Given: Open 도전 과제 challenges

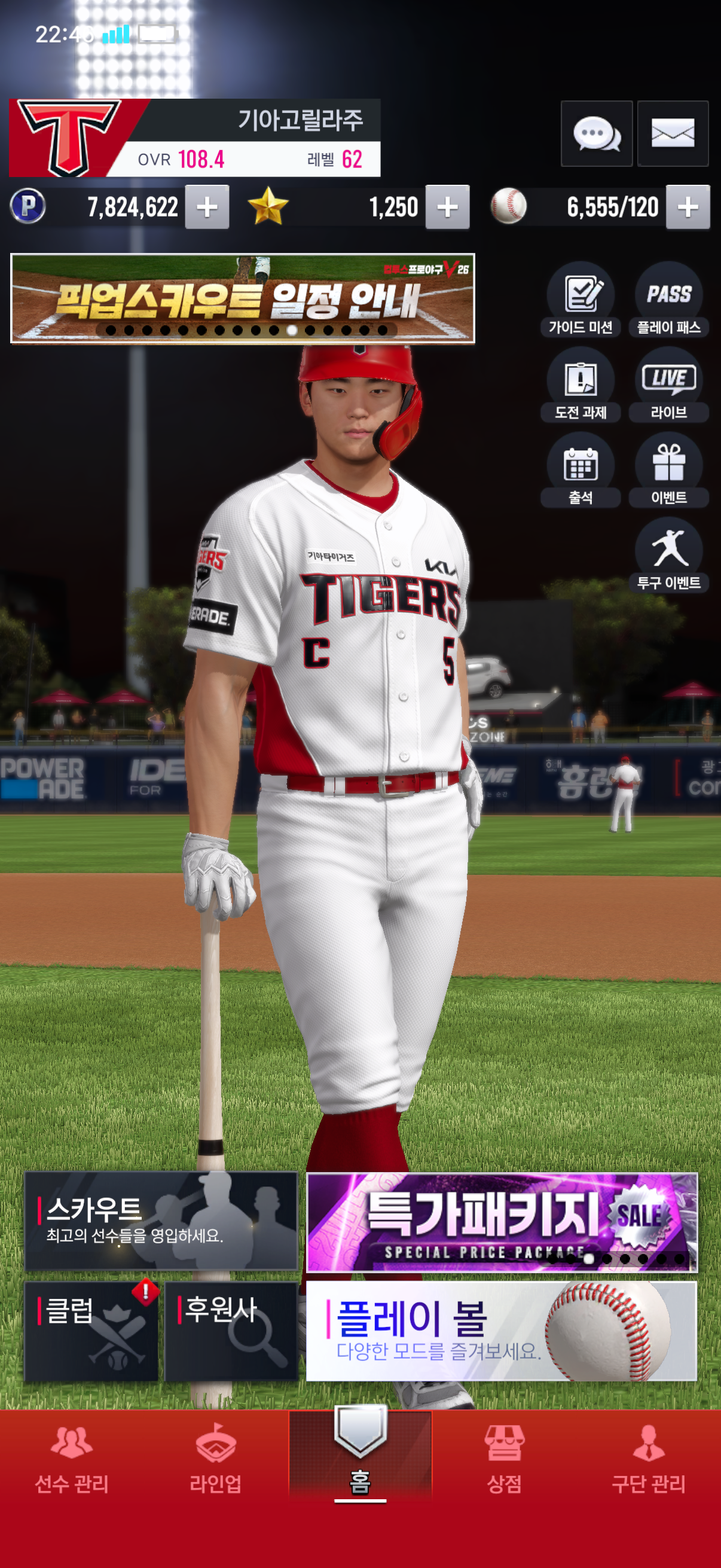Looking at the screenshot, I should point(581,385).
